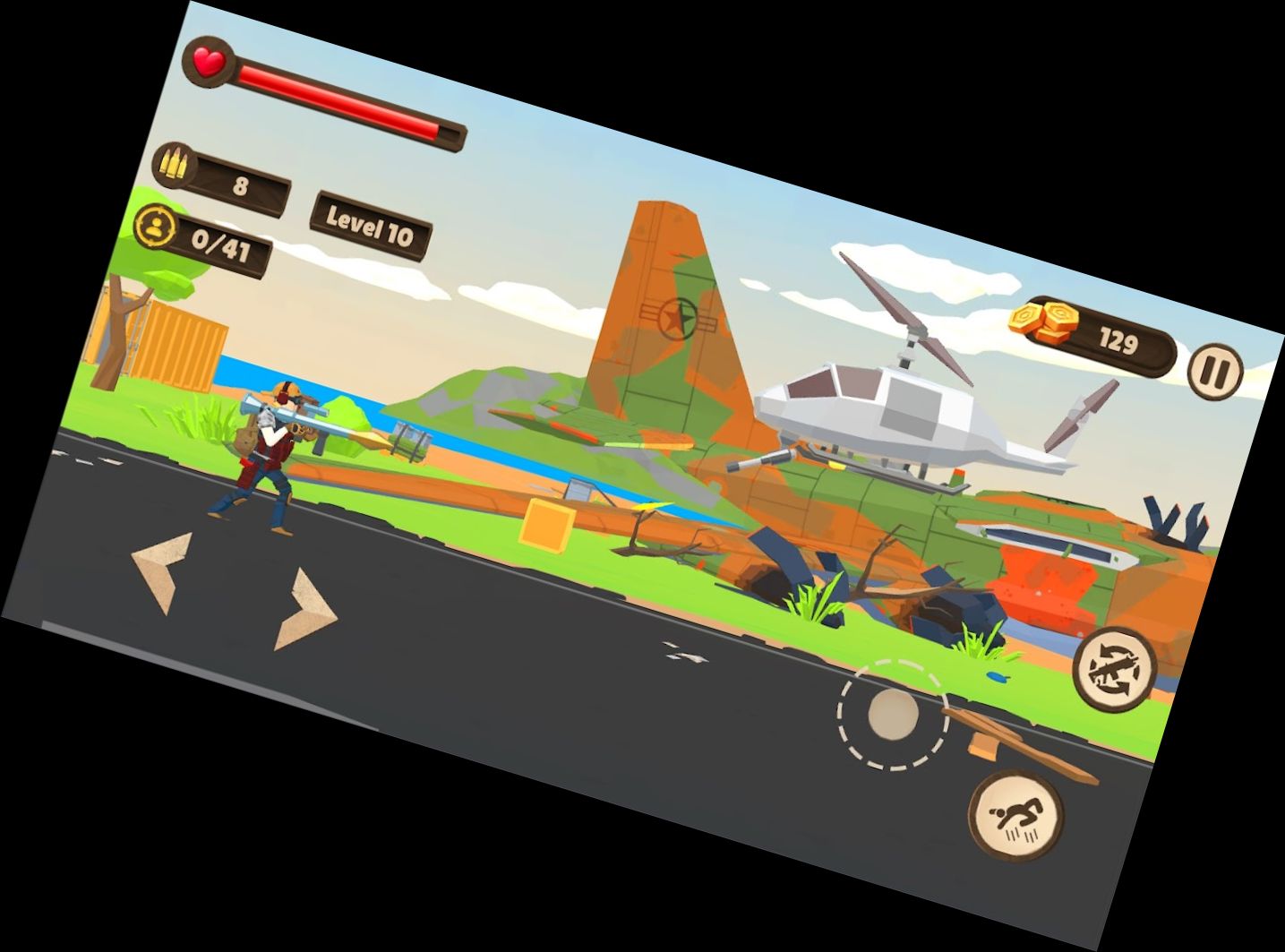Activate the jump button with running figure

[1015, 815]
